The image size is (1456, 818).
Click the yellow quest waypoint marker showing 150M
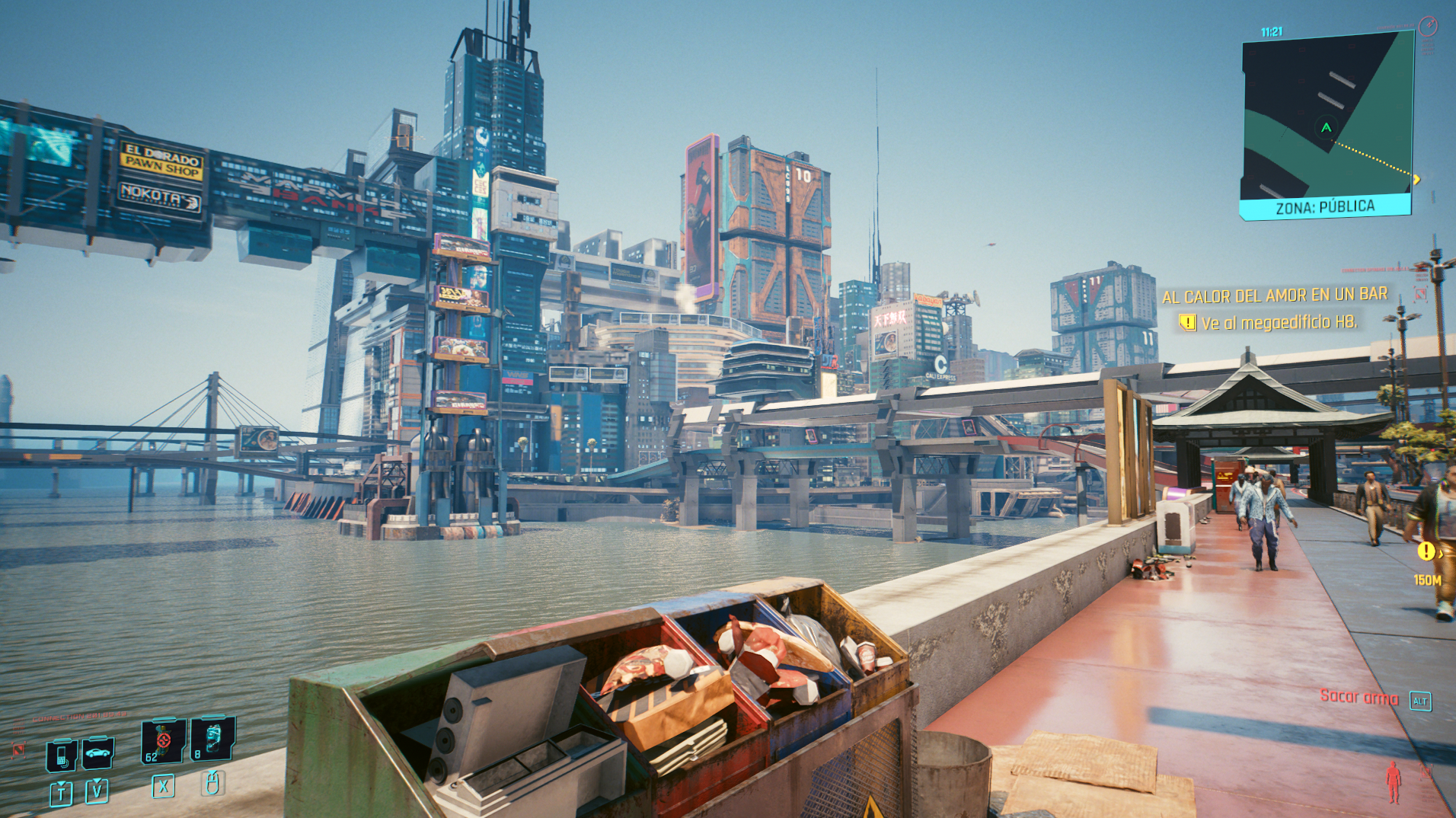1426,551
